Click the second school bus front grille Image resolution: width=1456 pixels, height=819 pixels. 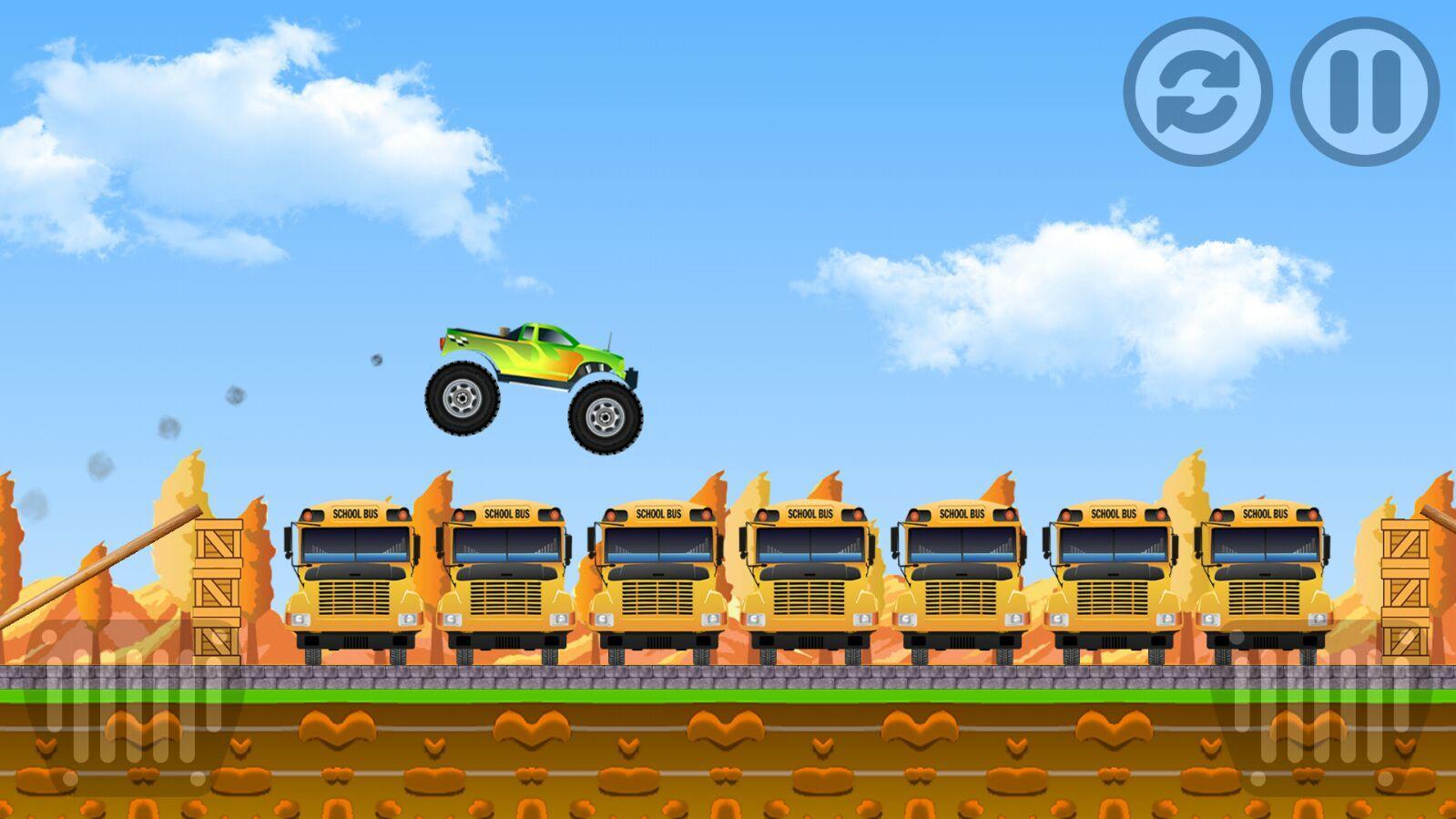click(505, 597)
